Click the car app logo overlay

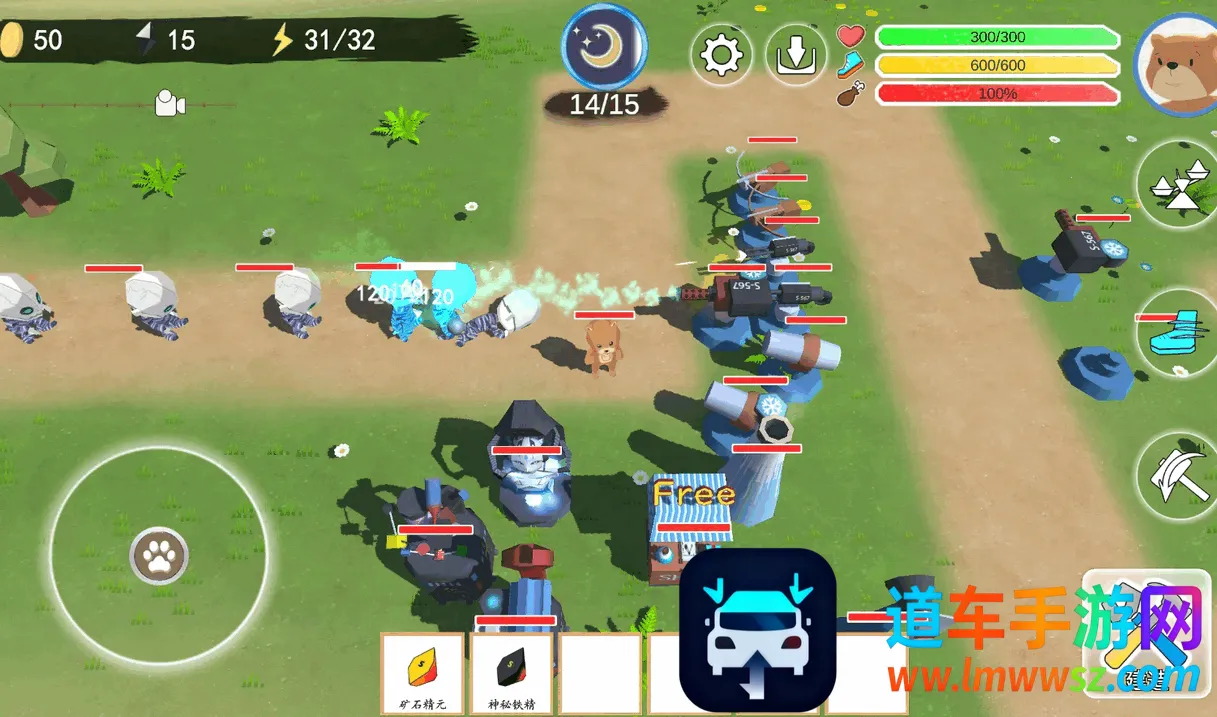click(x=757, y=629)
